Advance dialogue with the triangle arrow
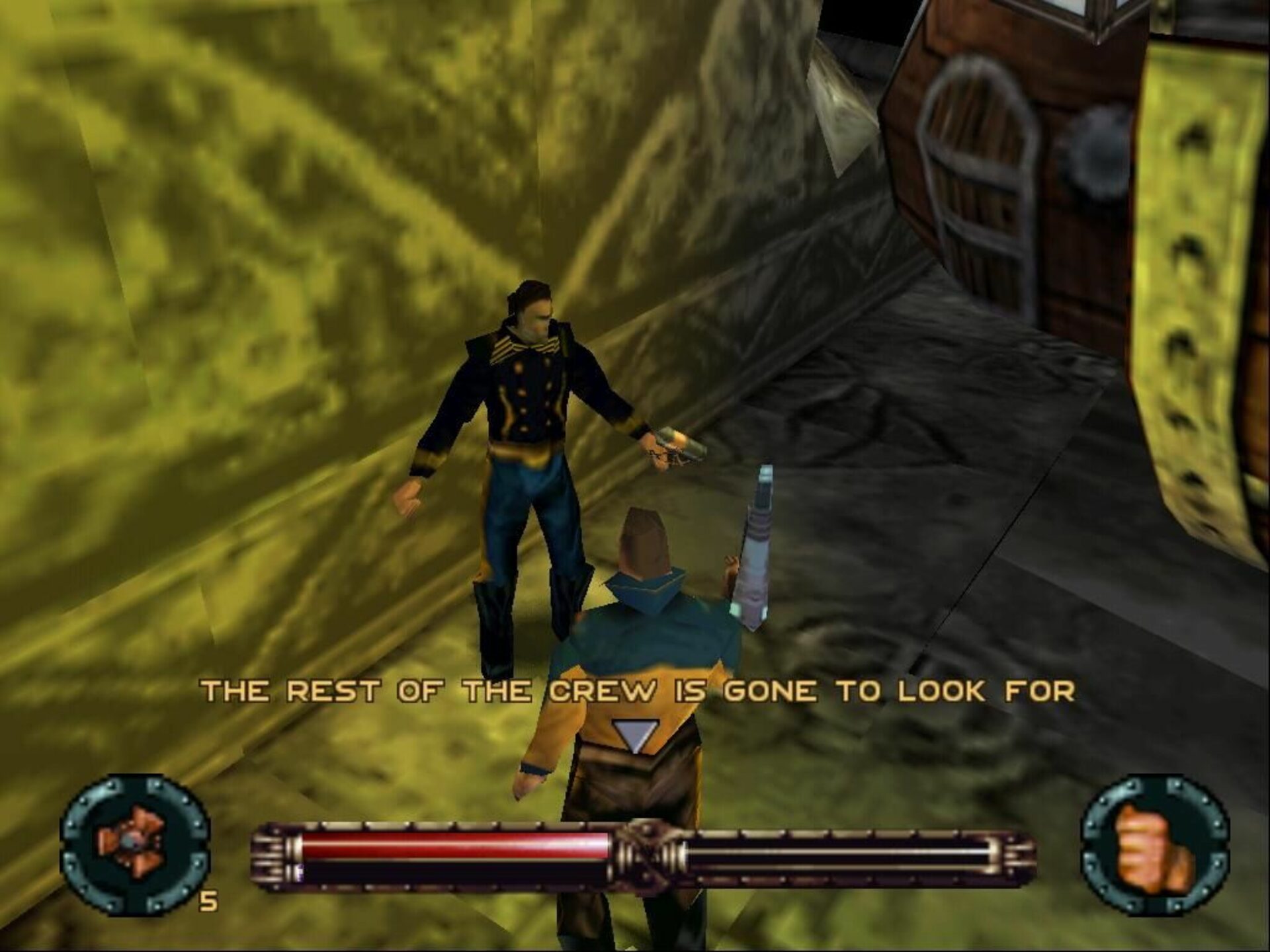The image size is (1270, 952). (x=636, y=735)
